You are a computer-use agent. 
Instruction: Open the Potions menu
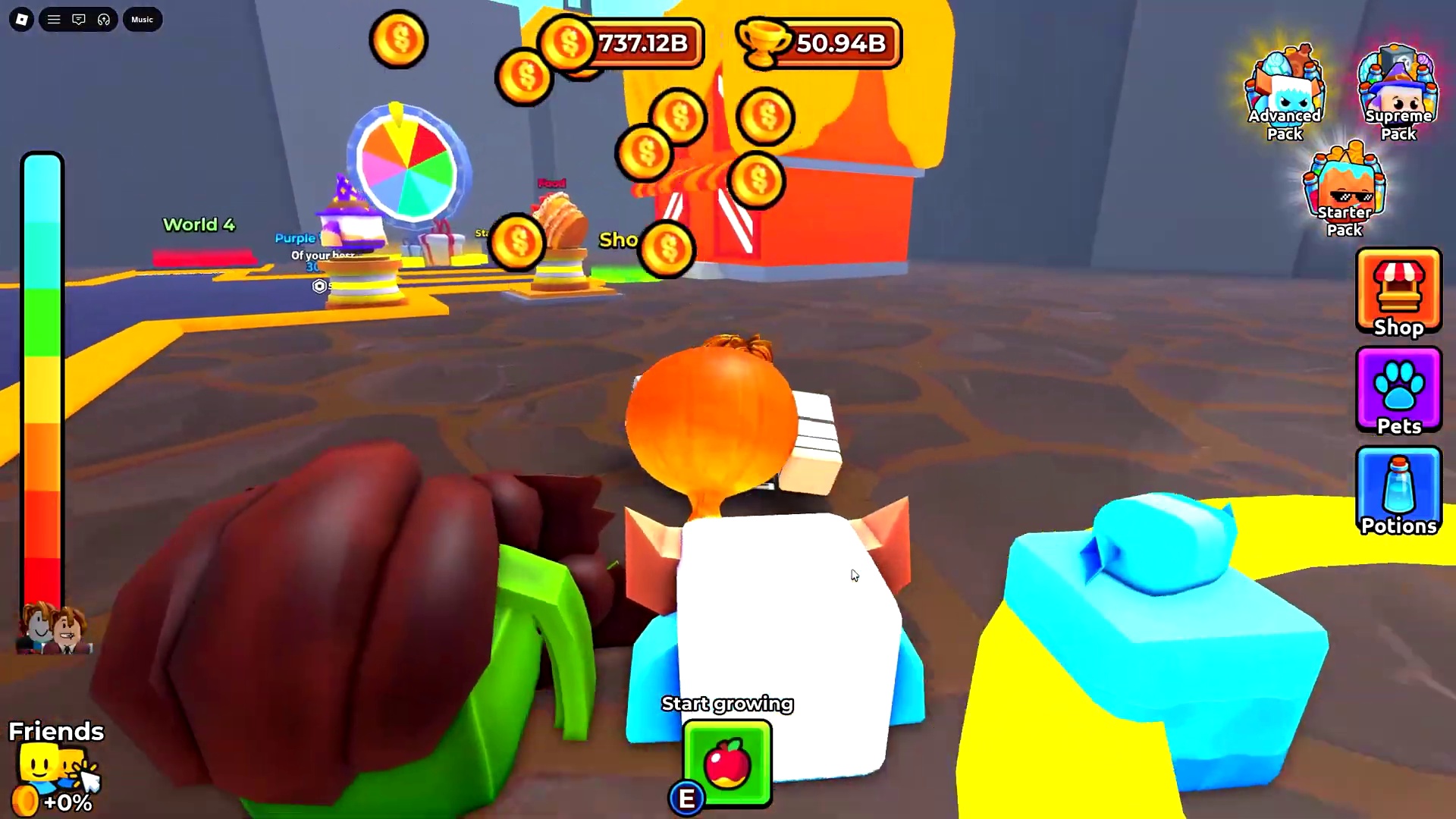(1398, 491)
